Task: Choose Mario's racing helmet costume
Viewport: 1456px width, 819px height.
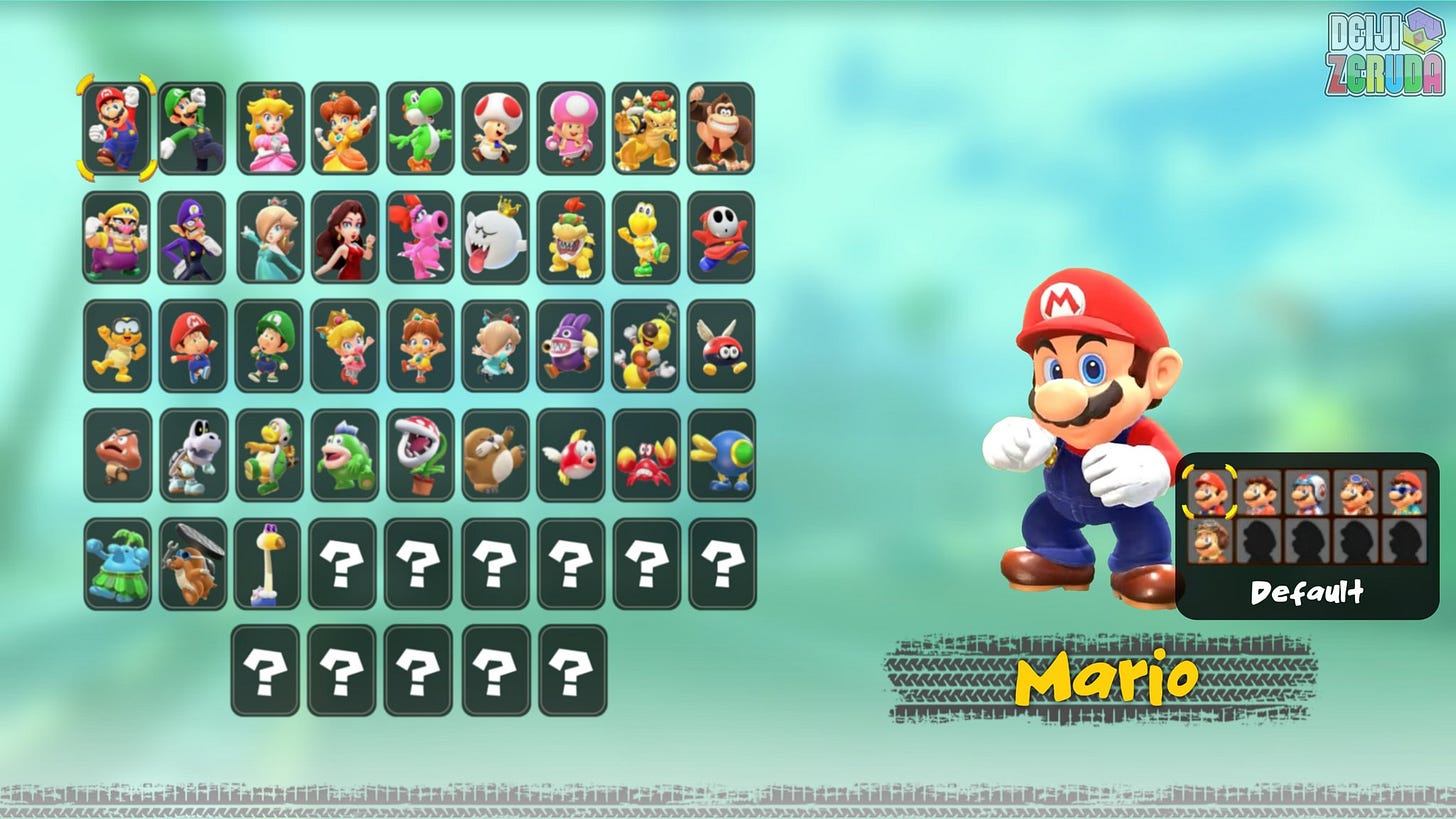Action: [1305, 492]
